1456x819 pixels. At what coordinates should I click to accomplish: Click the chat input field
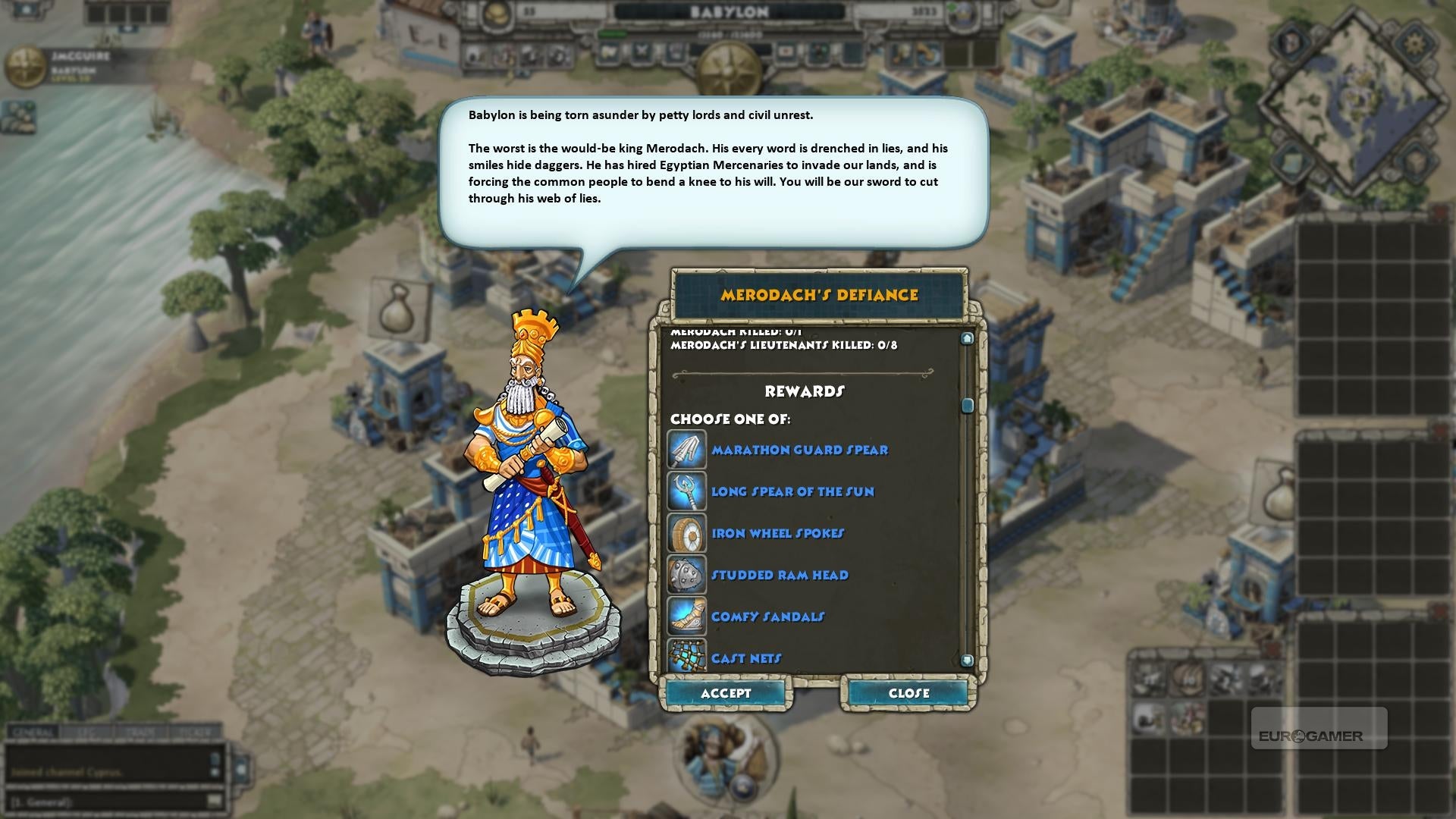pyautogui.click(x=106, y=801)
